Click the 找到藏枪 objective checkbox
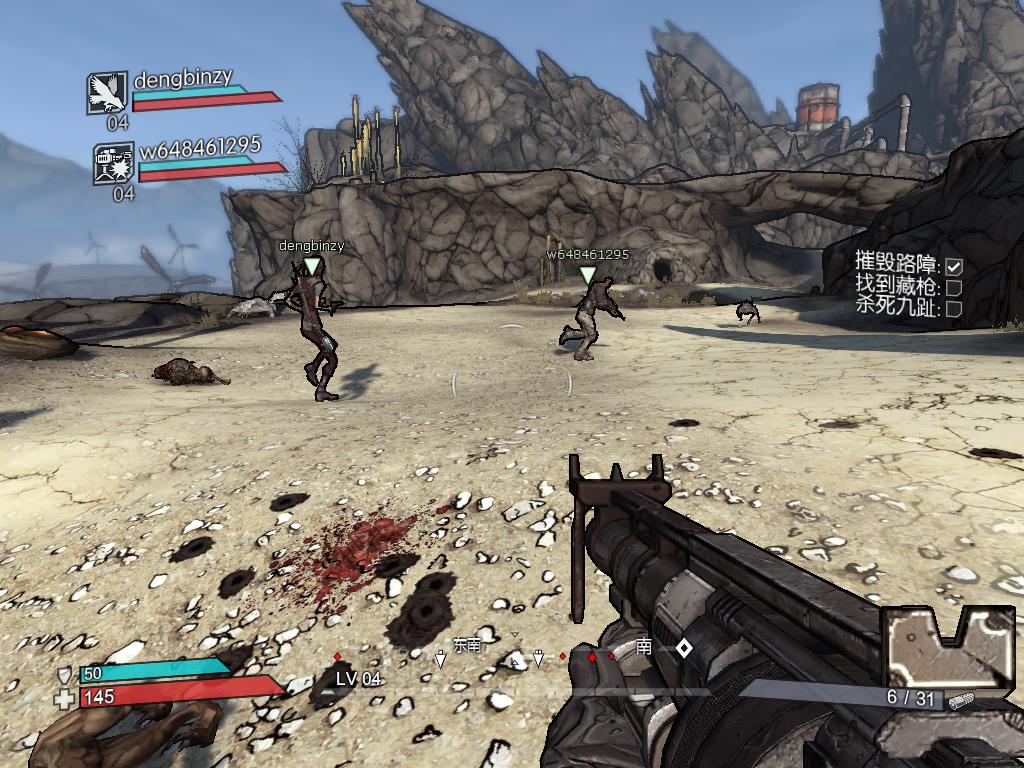This screenshot has width=1024, height=768. (x=954, y=287)
